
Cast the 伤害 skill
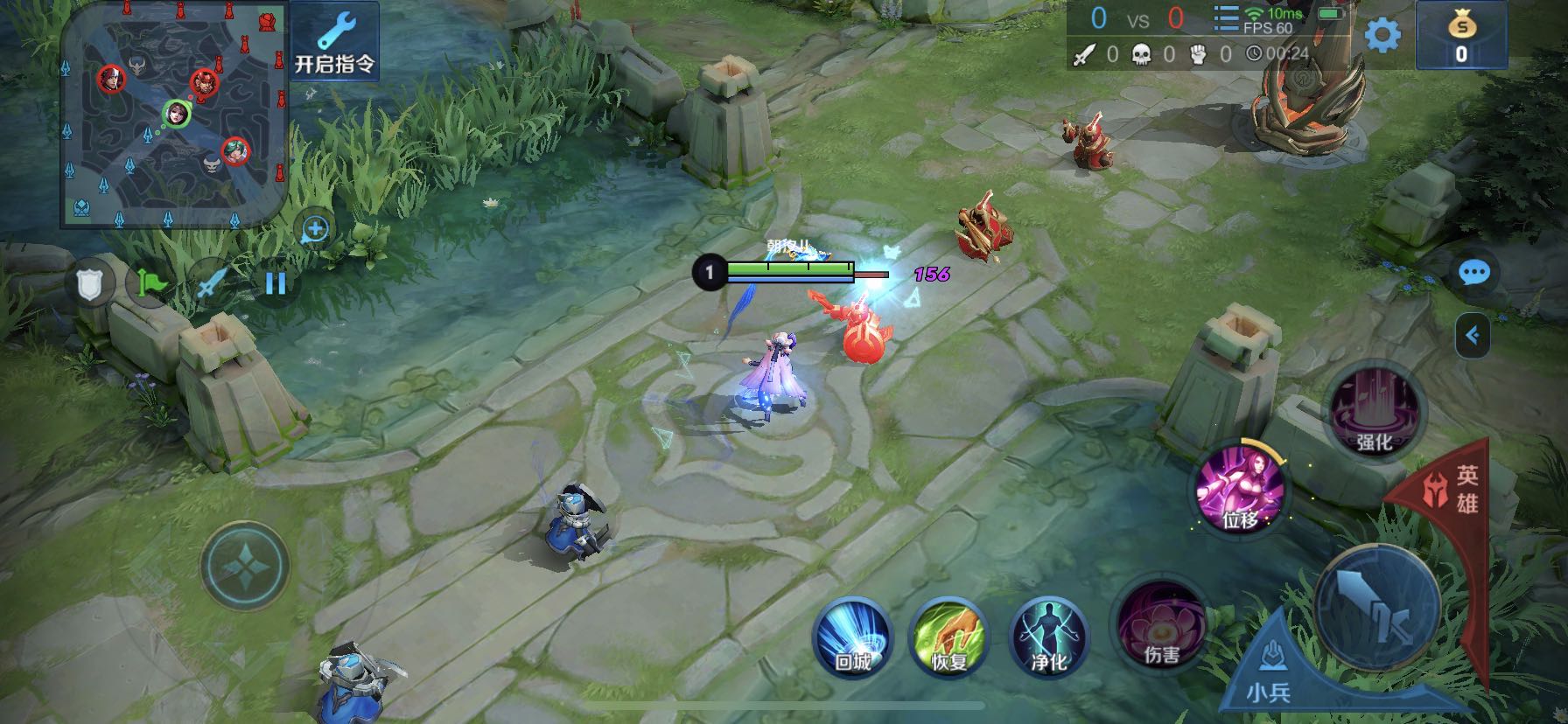(1162, 625)
